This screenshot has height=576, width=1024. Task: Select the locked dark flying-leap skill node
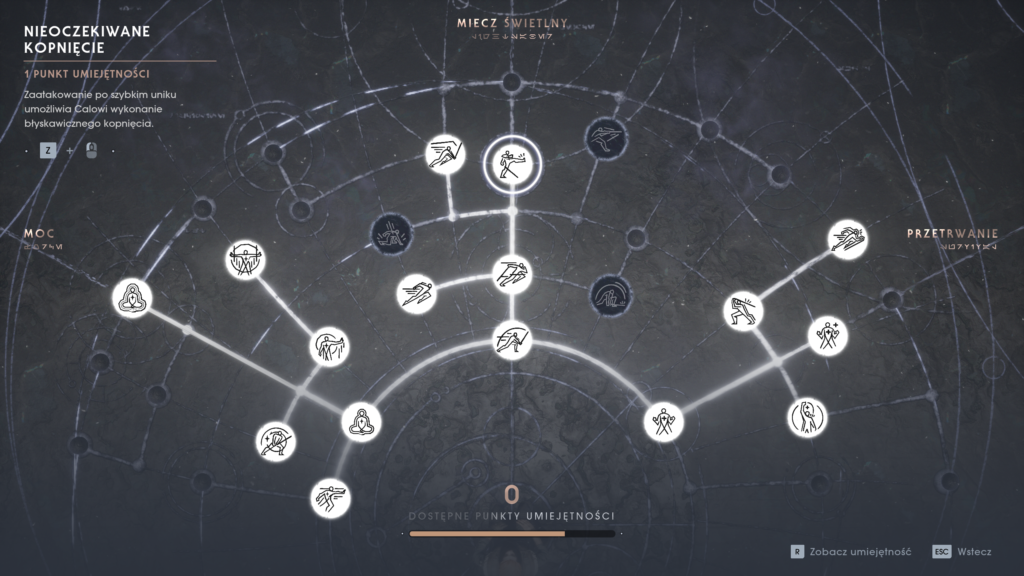point(606,138)
